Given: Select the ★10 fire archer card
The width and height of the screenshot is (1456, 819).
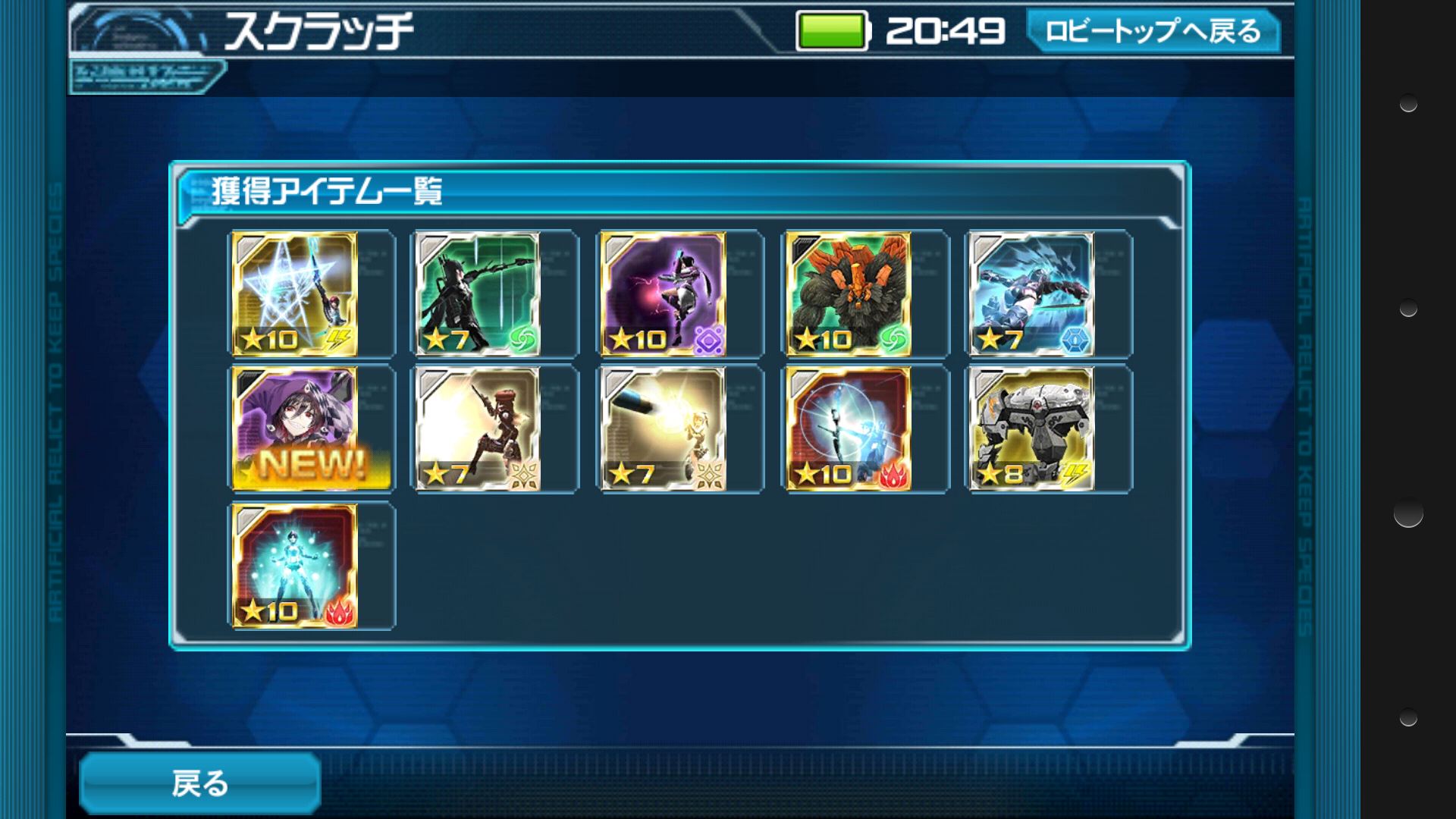Looking at the screenshot, I should click(x=849, y=429).
